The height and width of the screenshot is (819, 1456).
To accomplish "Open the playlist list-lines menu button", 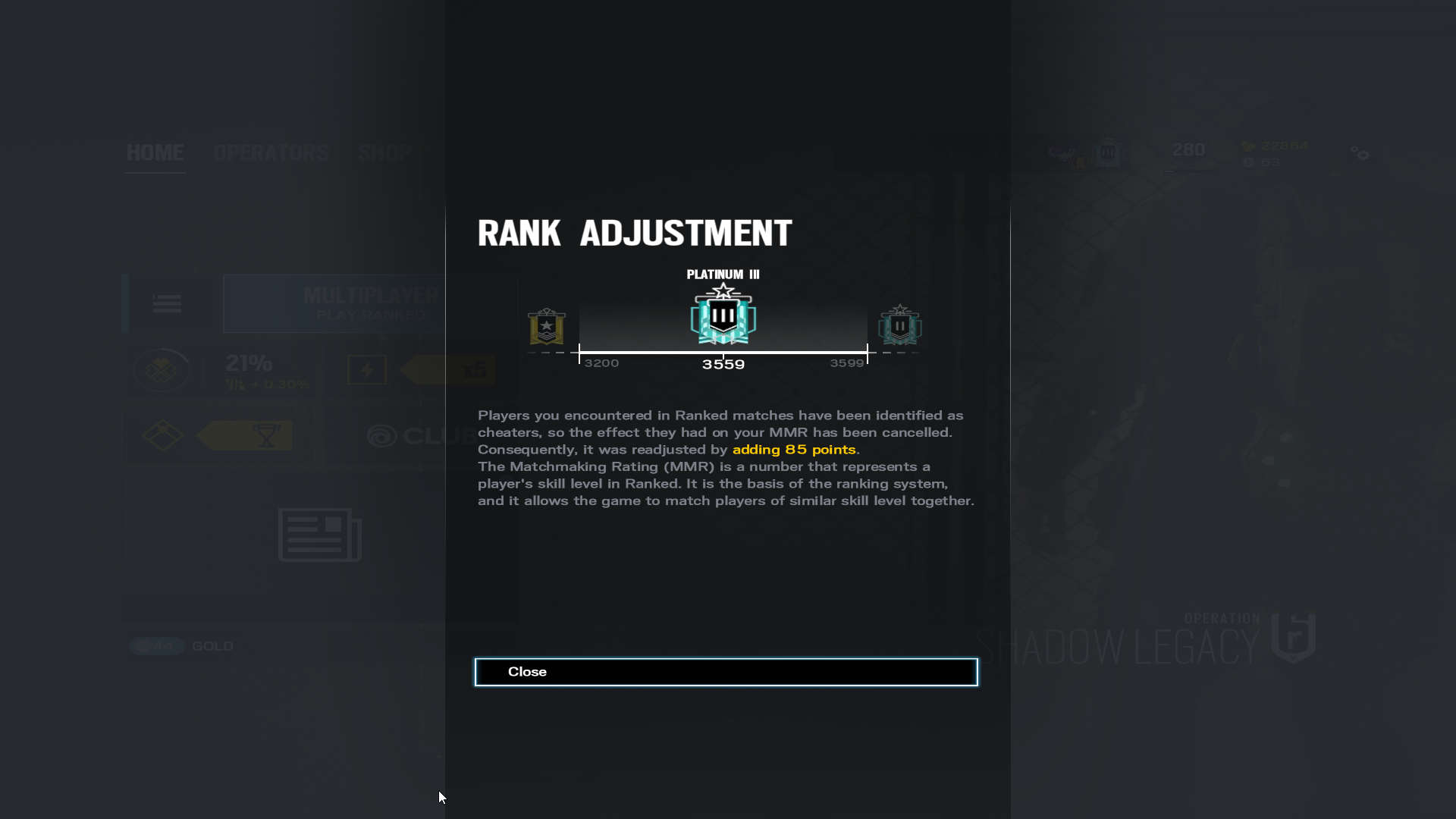I will tap(167, 303).
